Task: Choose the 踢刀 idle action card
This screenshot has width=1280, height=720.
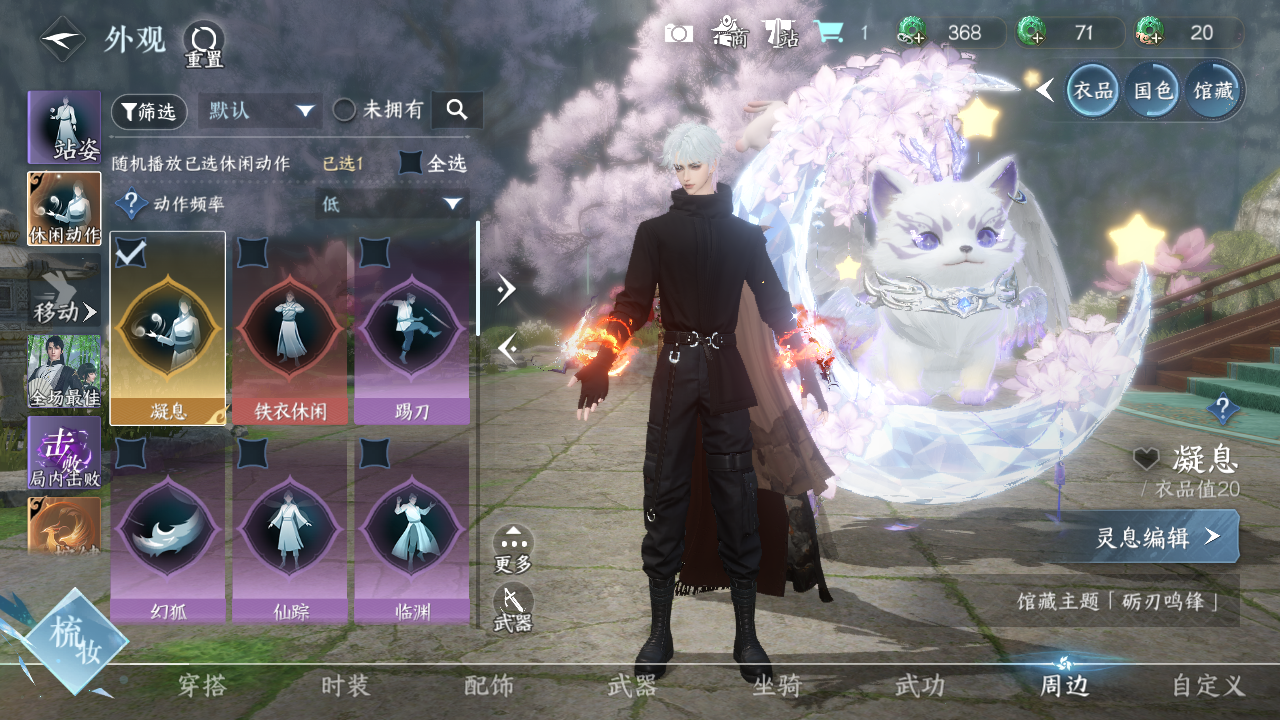Action: point(412,328)
